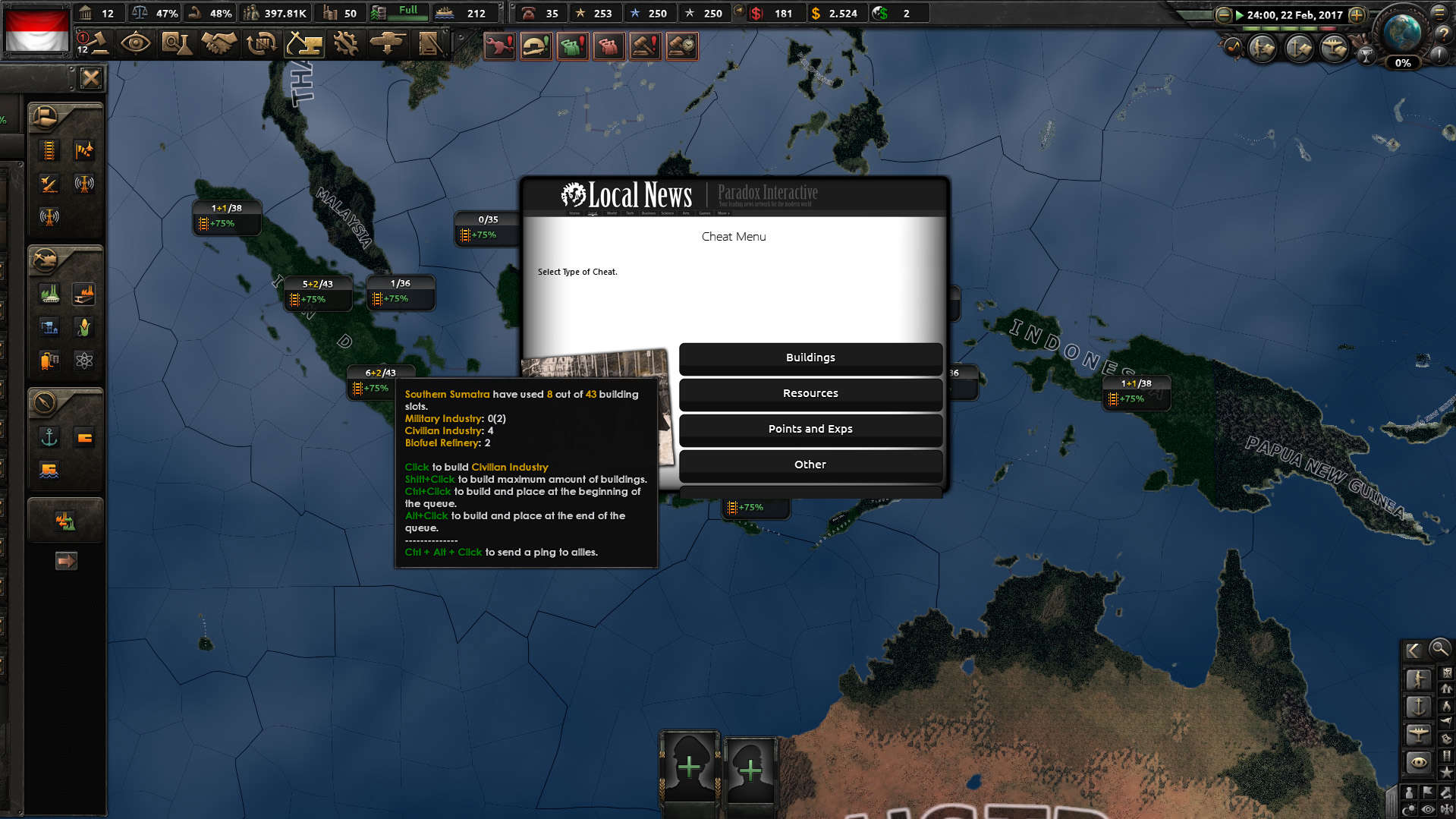This screenshot has height=819, width=1456.
Task: Click the Full convoy gauge bar
Action: coord(398,13)
